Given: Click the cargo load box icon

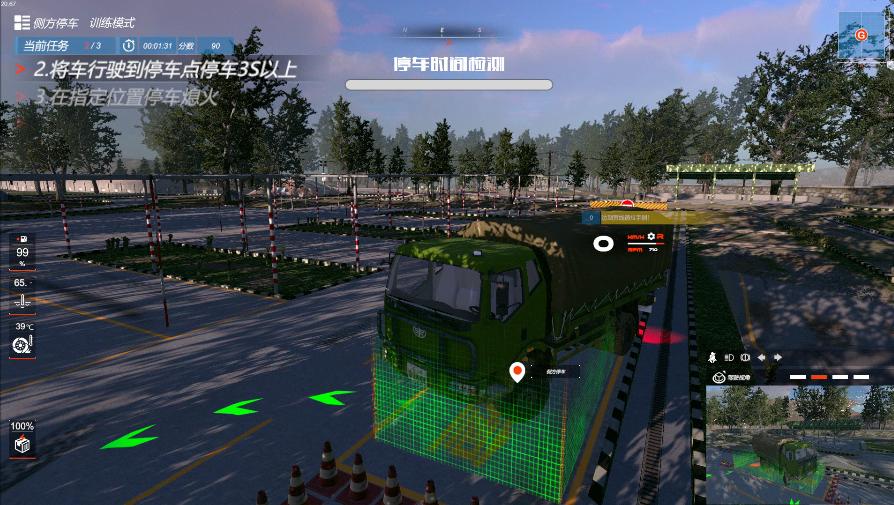Looking at the screenshot, I should pyautogui.click(x=21, y=444).
